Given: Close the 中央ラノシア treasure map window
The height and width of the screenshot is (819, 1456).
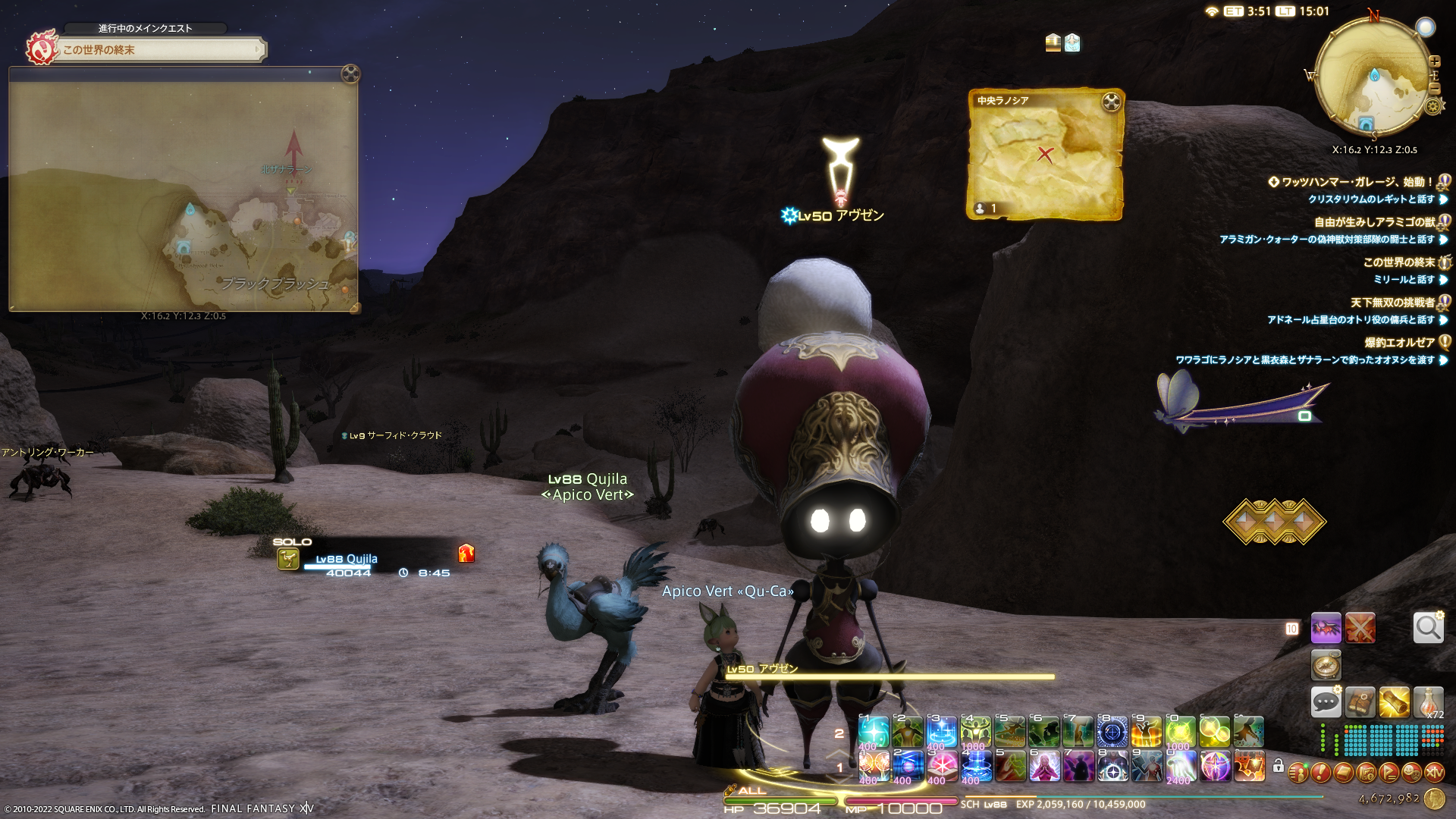Looking at the screenshot, I should [x=1111, y=102].
